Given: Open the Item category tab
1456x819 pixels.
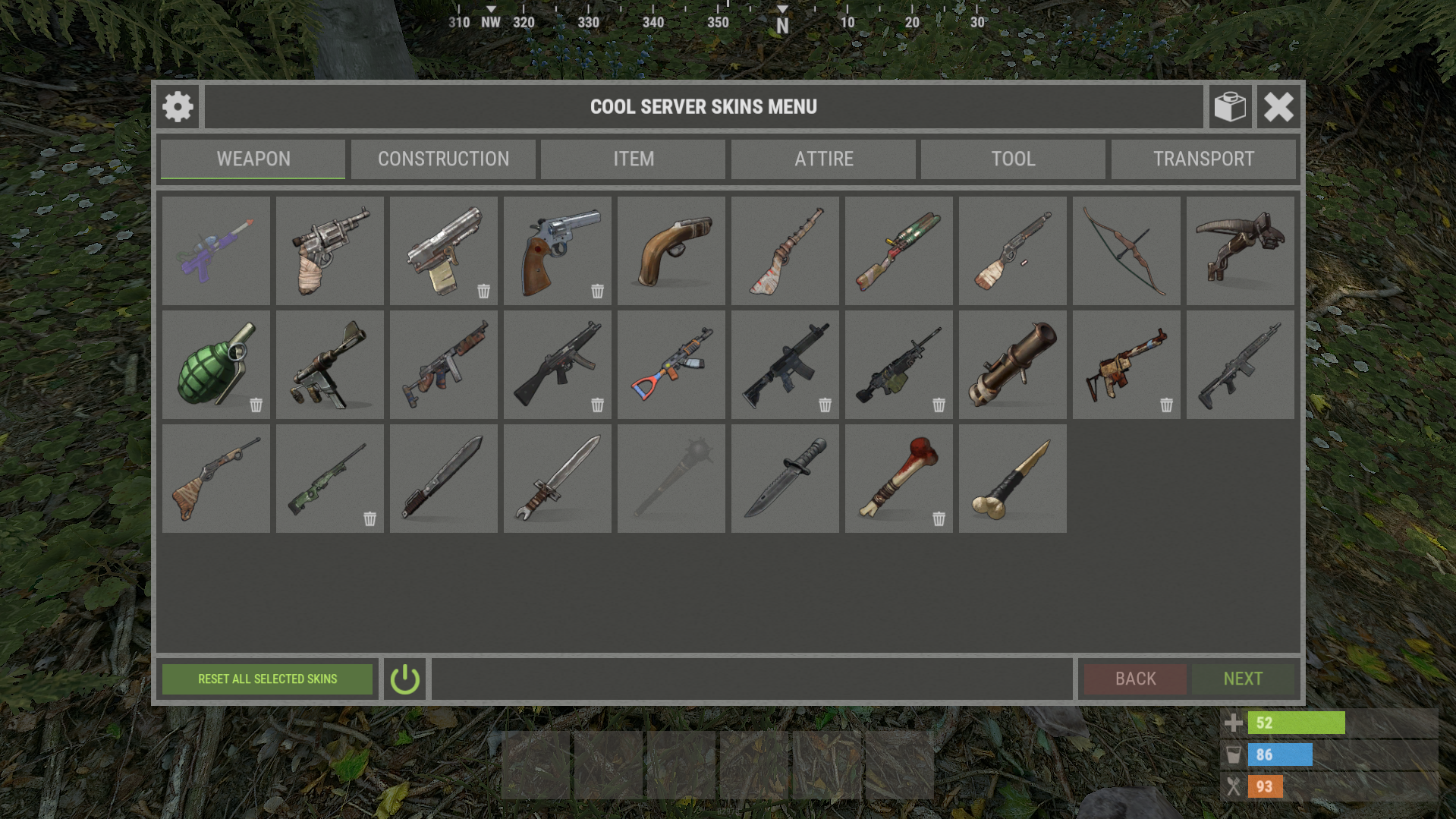Looking at the screenshot, I should (x=634, y=159).
